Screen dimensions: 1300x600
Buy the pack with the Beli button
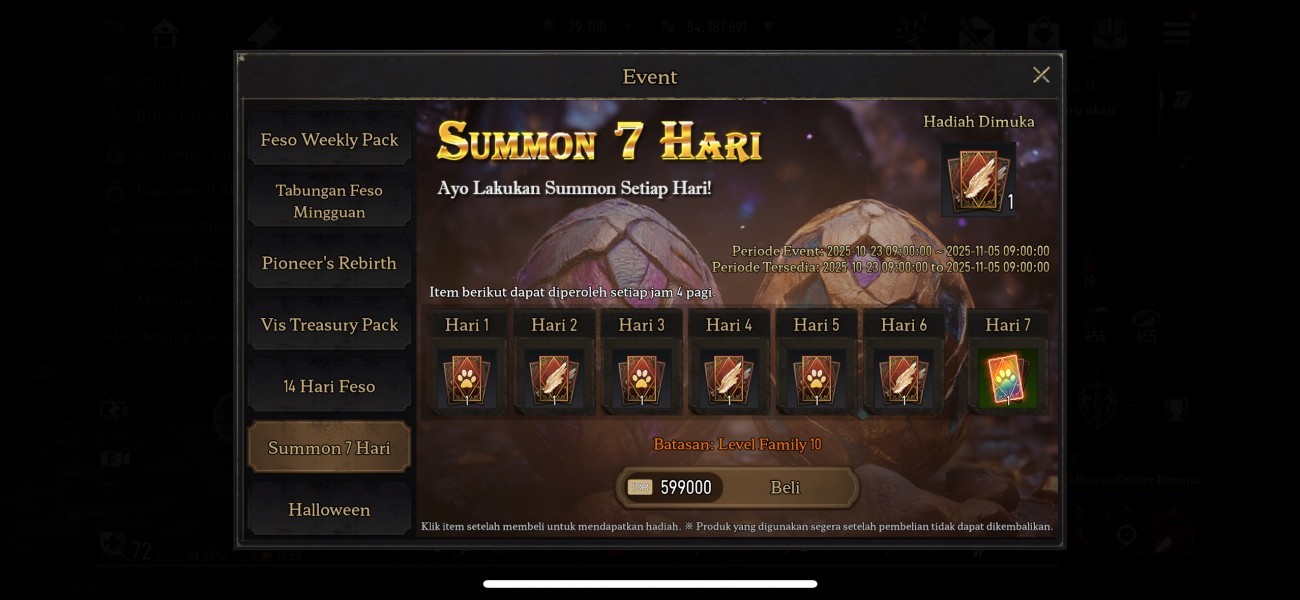[785, 487]
